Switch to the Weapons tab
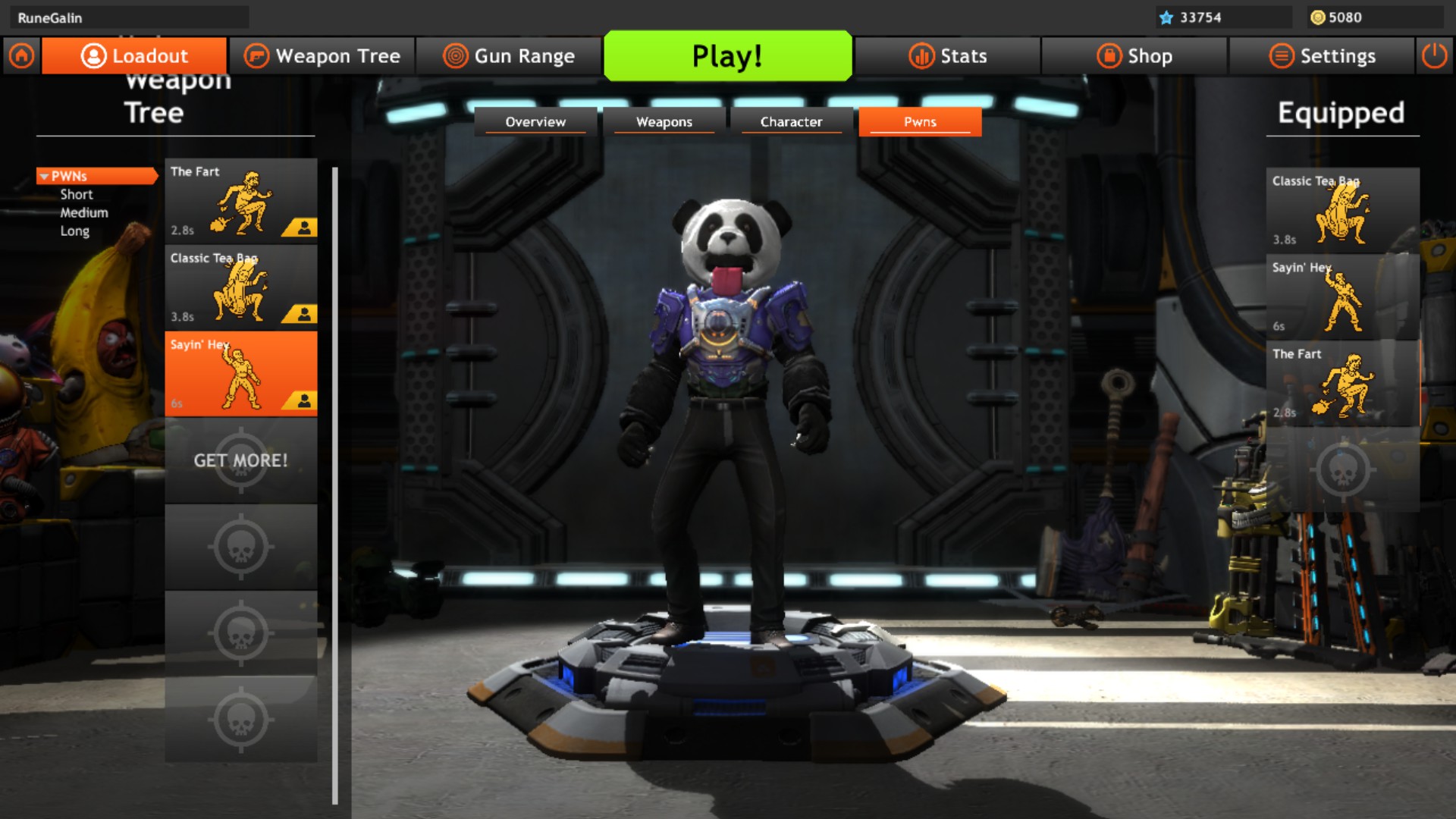Screen dimensions: 1456x819 coord(664,122)
